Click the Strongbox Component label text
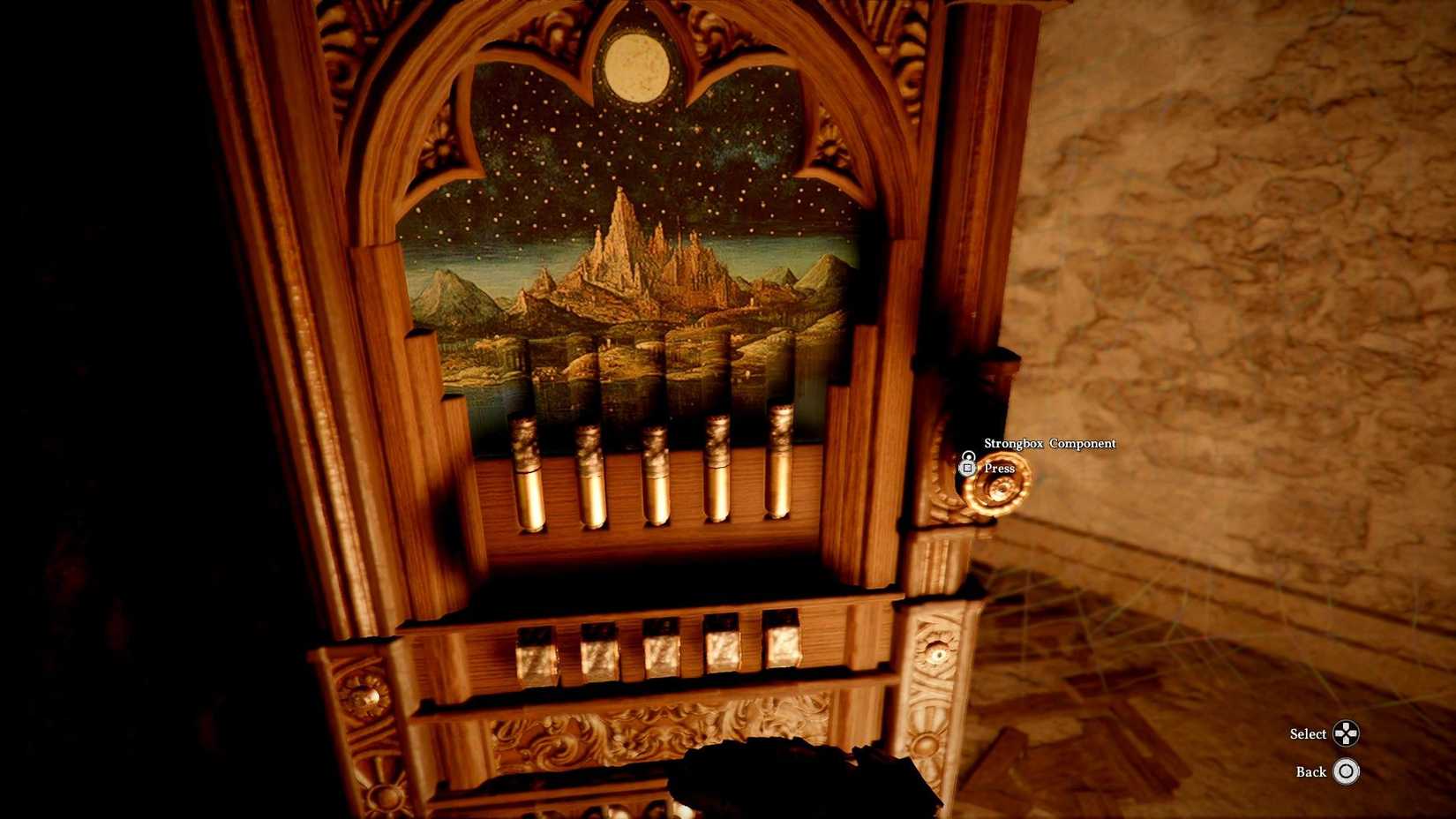The height and width of the screenshot is (819, 1456). point(1050,443)
